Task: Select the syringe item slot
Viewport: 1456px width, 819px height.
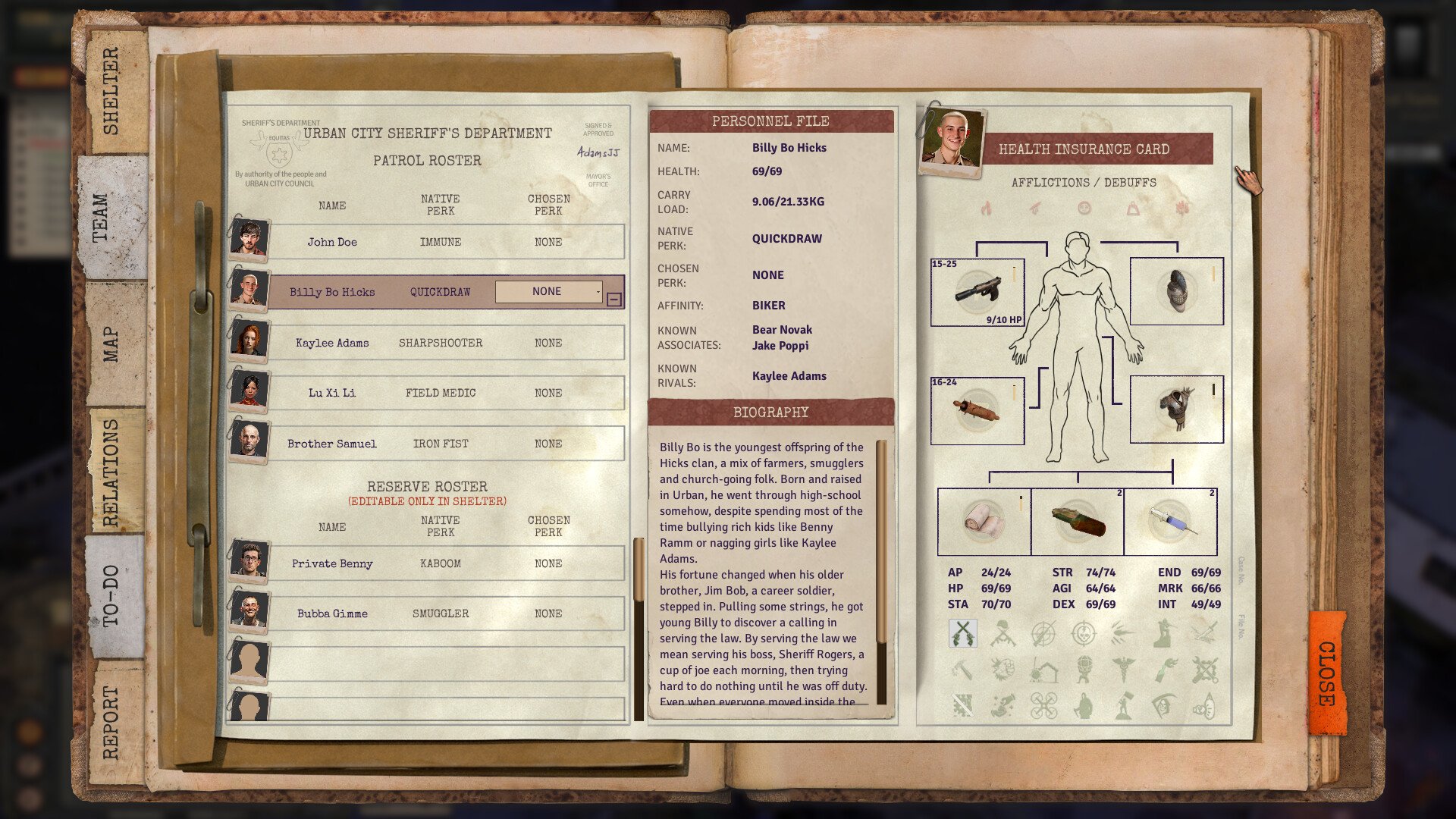Action: pyautogui.click(x=1170, y=522)
